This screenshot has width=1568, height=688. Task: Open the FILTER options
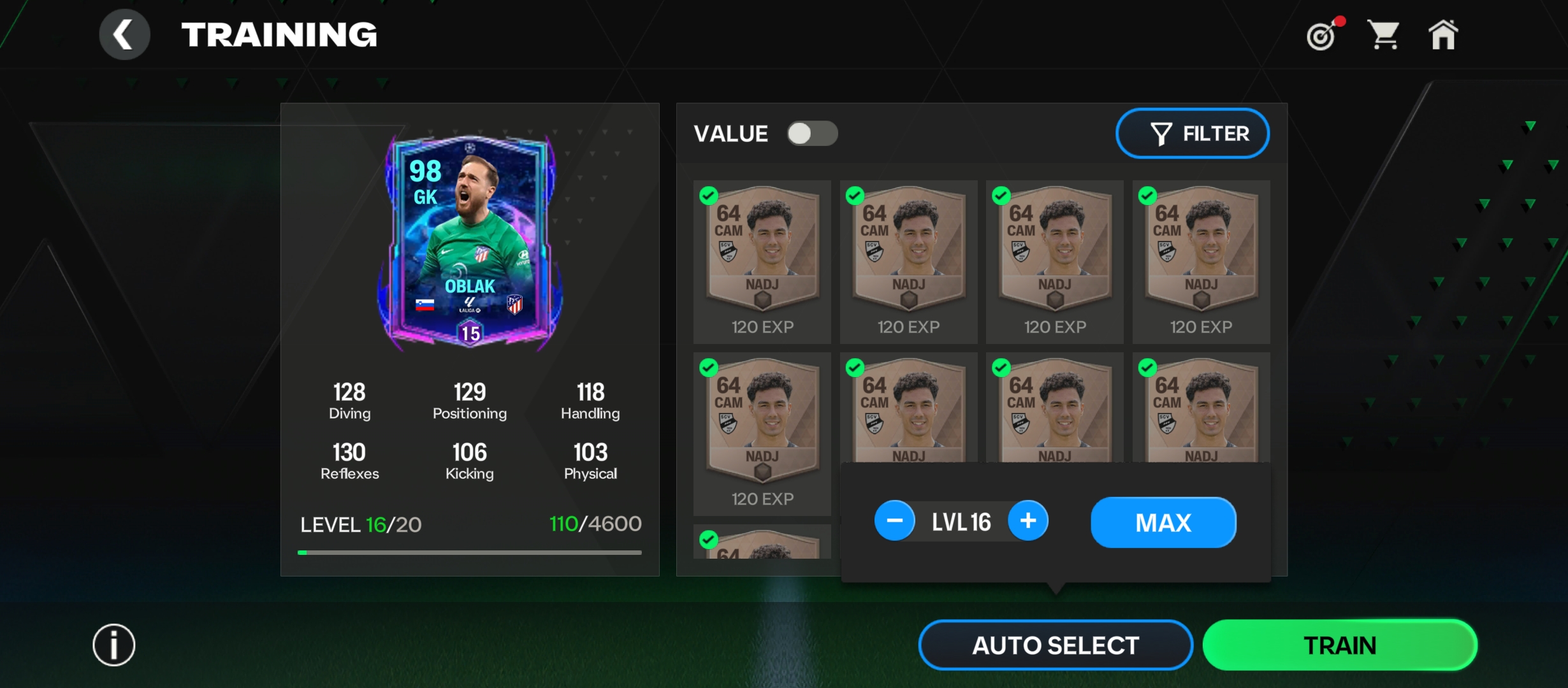1192,134
